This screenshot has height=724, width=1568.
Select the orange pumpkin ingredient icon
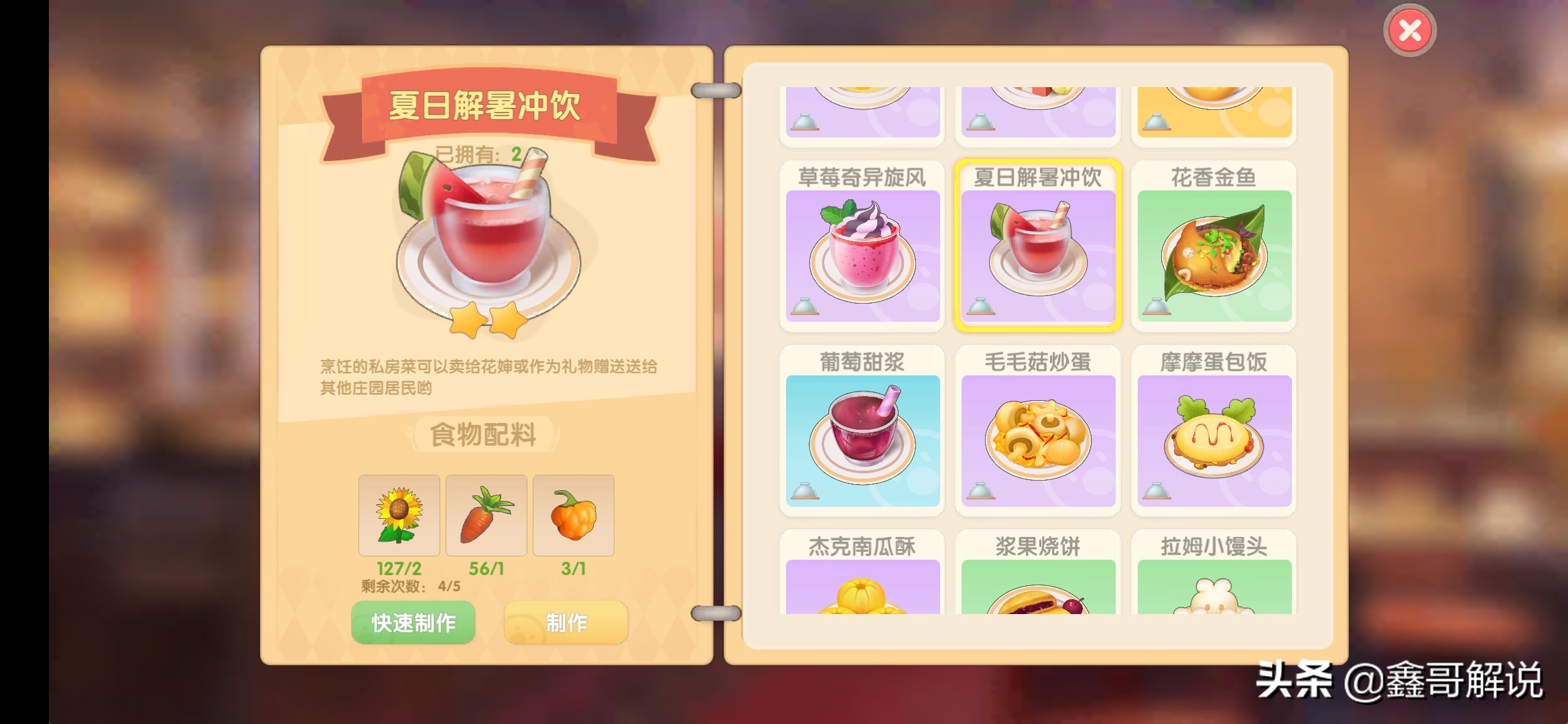574,515
